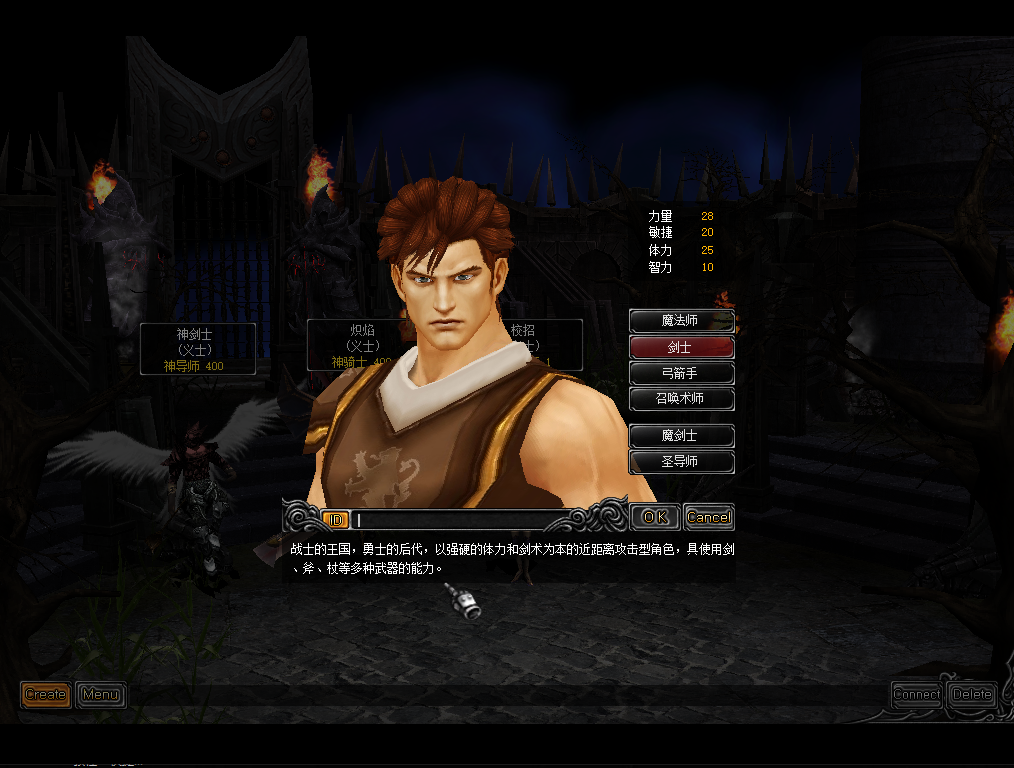Cancel the character creation dialog
Image resolution: width=1014 pixels, height=768 pixels.
[x=708, y=517]
